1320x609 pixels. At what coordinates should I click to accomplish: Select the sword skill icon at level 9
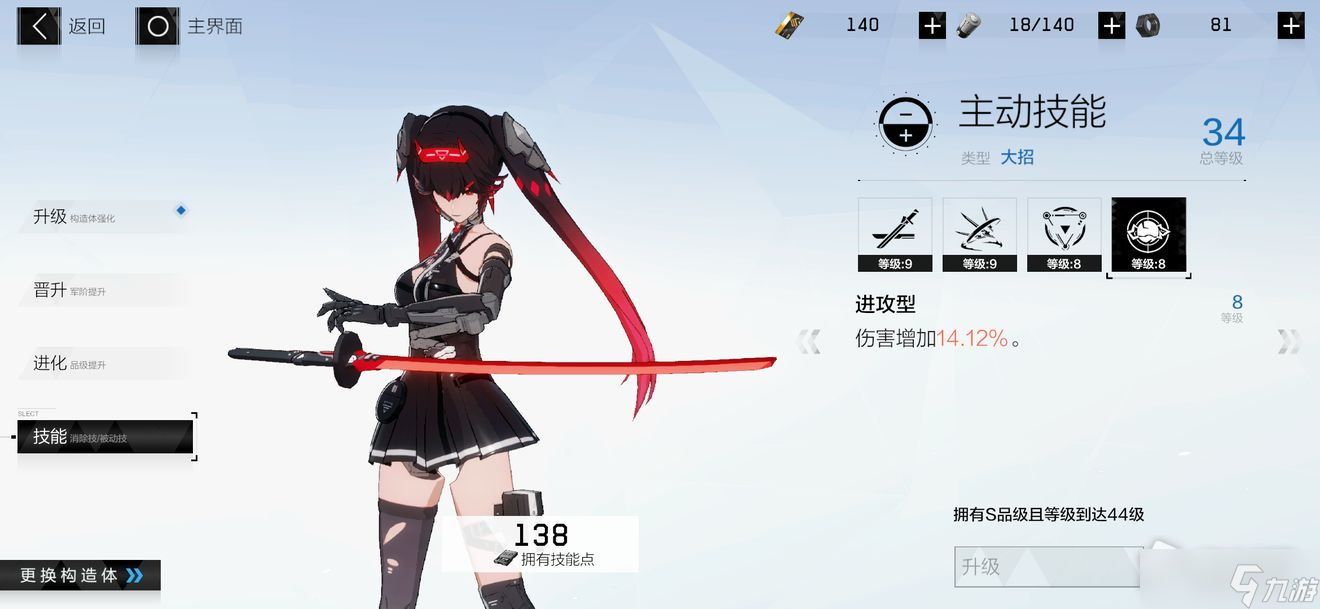click(895, 234)
